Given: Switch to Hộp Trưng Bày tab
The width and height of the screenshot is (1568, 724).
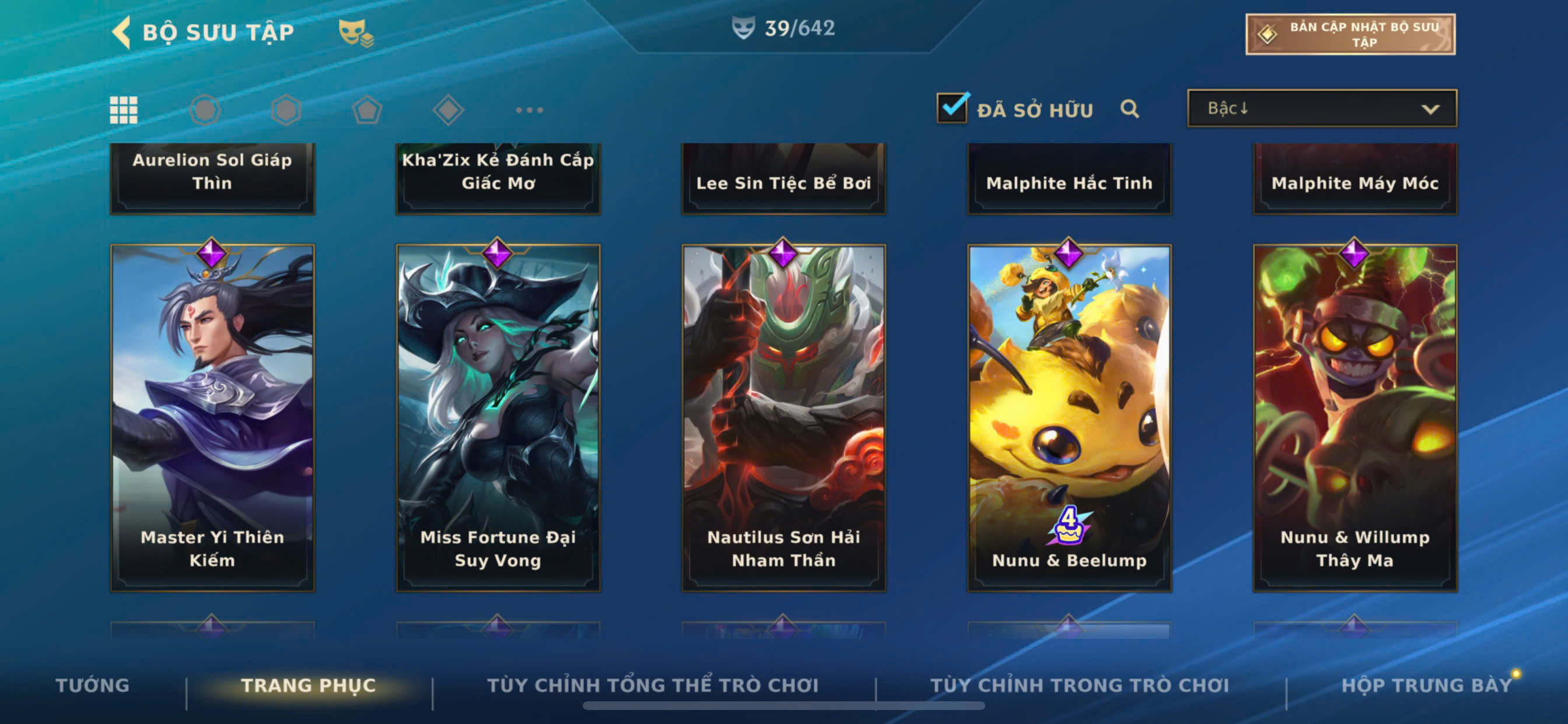Looking at the screenshot, I should point(1426,685).
